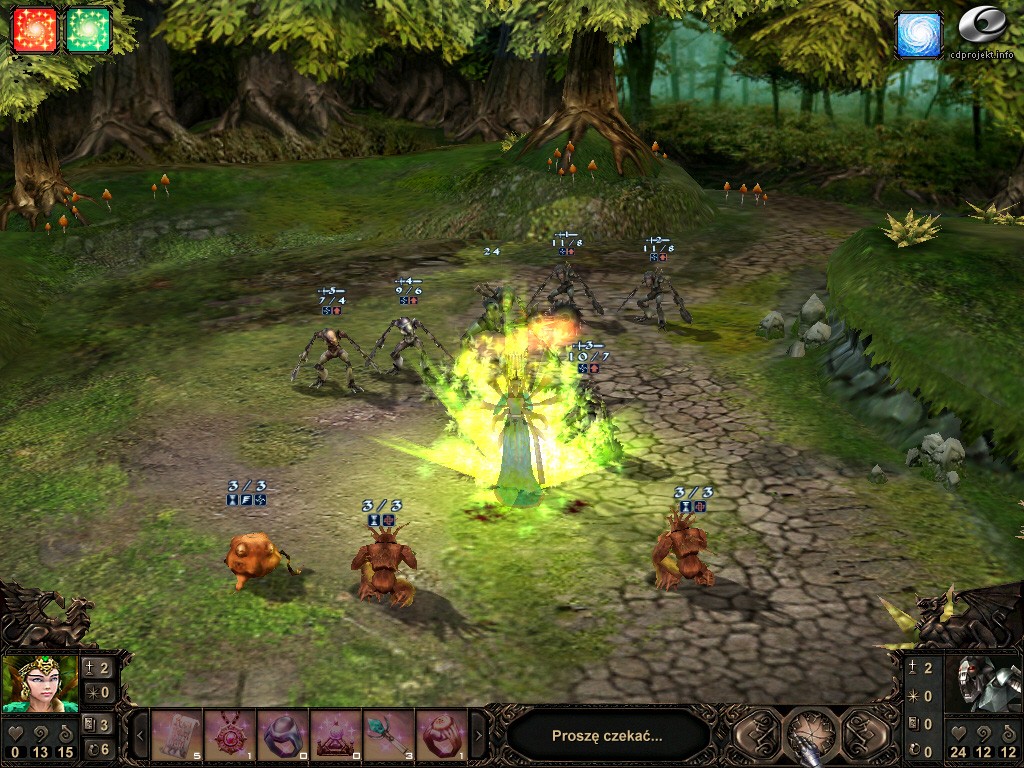
Task: Click the red swirl enchantment icon
Action: [x=34, y=30]
